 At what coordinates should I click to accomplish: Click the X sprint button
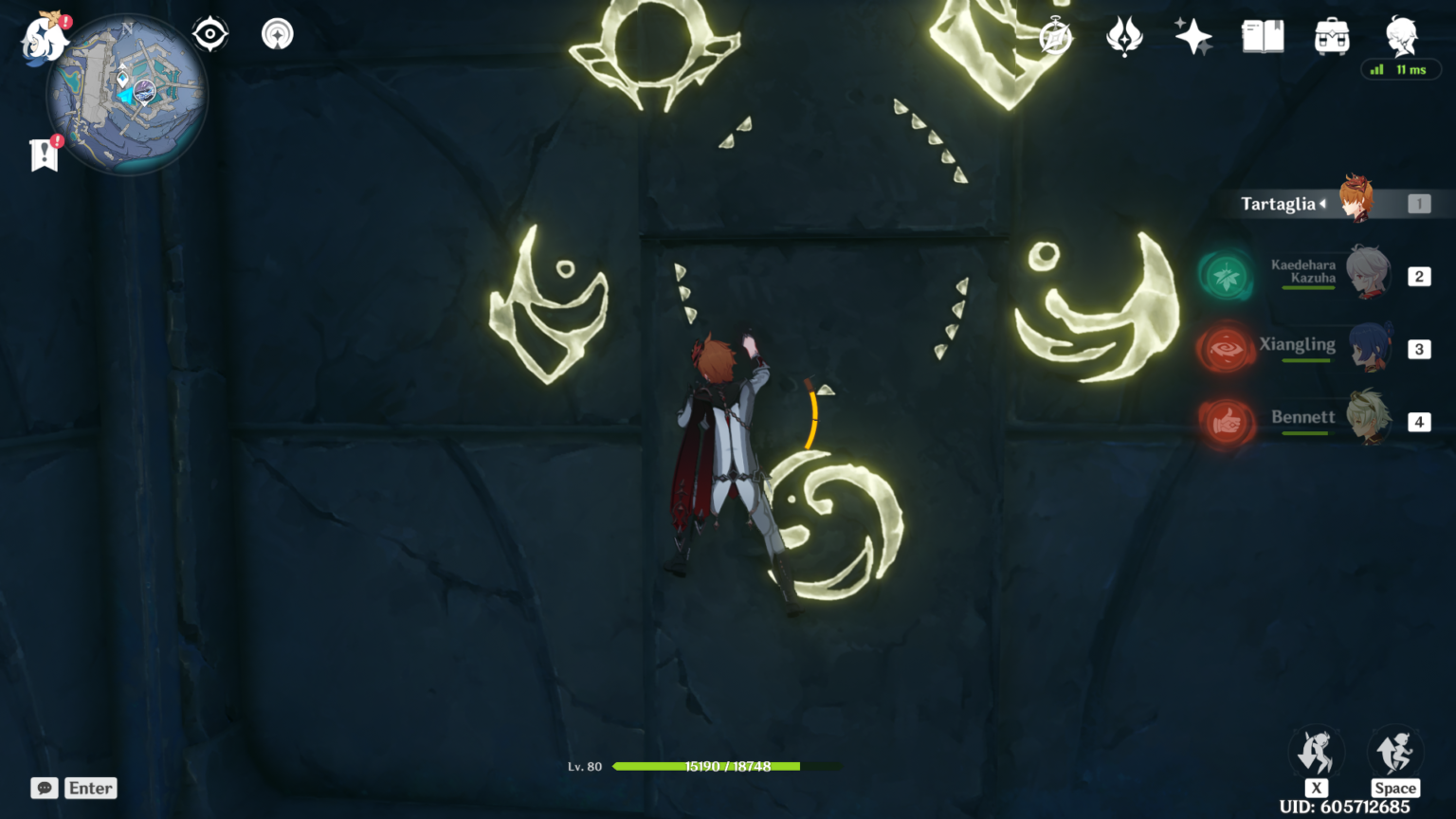pos(1317,753)
